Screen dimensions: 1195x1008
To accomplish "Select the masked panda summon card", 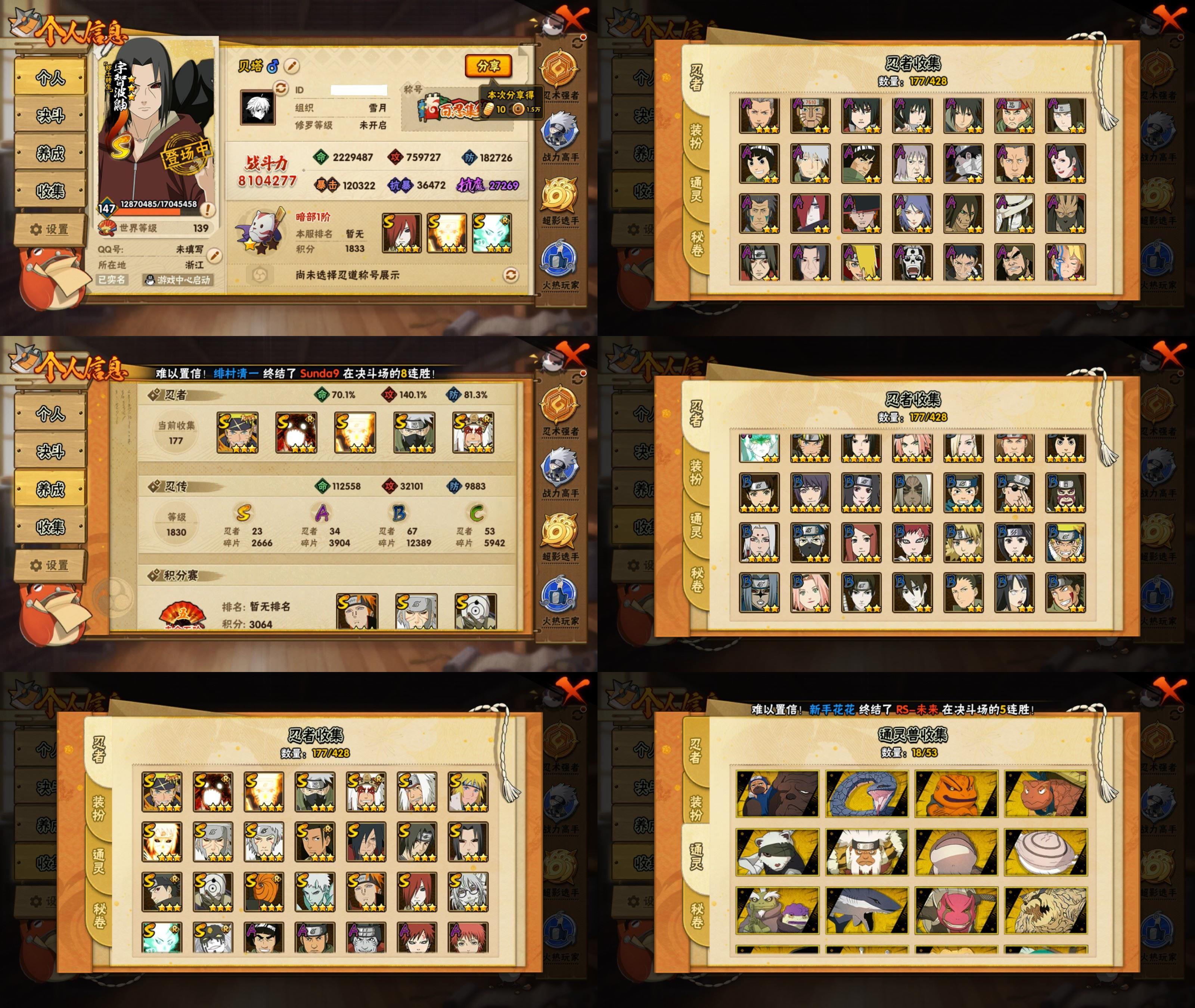I will click(x=777, y=852).
